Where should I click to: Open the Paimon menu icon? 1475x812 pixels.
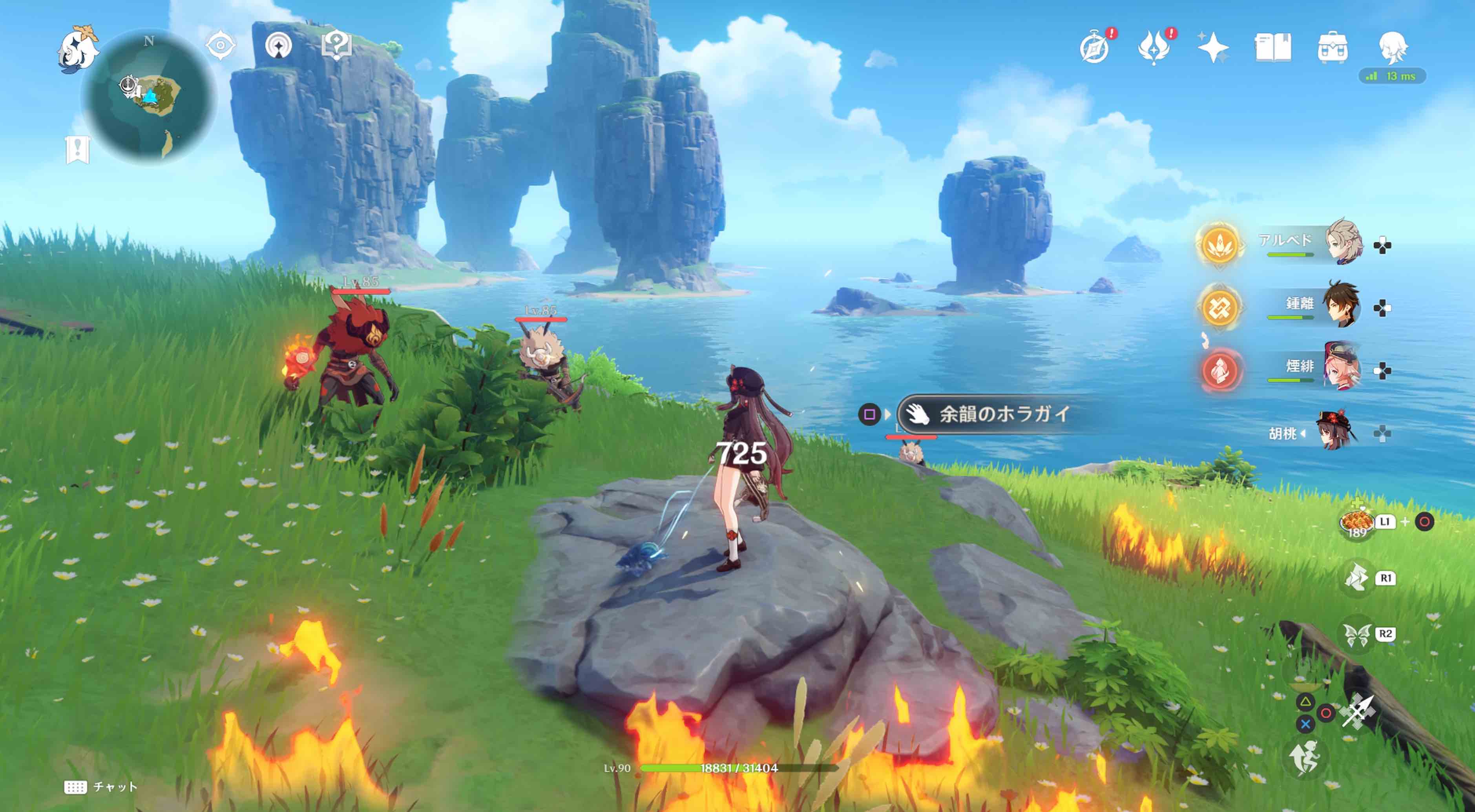[x=78, y=49]
